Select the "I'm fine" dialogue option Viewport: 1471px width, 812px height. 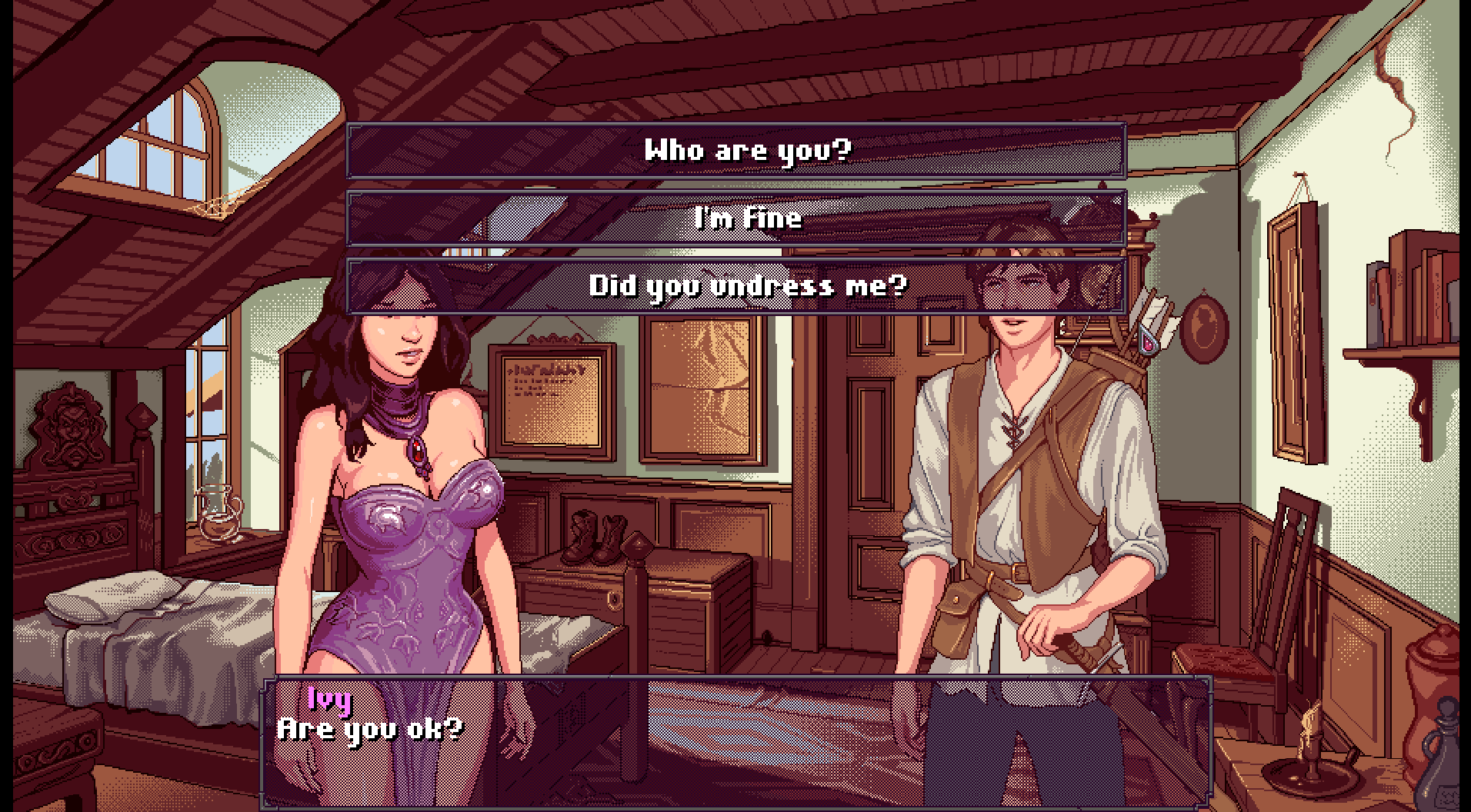click(736, 218)
